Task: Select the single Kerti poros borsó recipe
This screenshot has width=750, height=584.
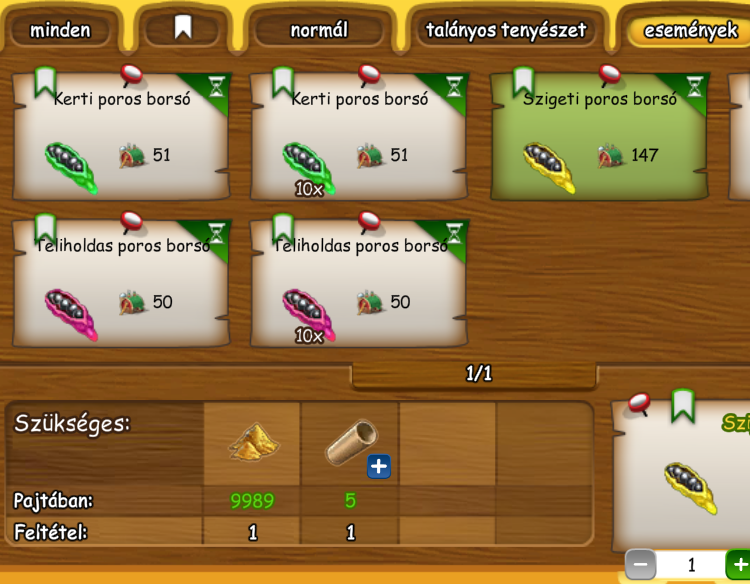Action: (x=120, y=138)
